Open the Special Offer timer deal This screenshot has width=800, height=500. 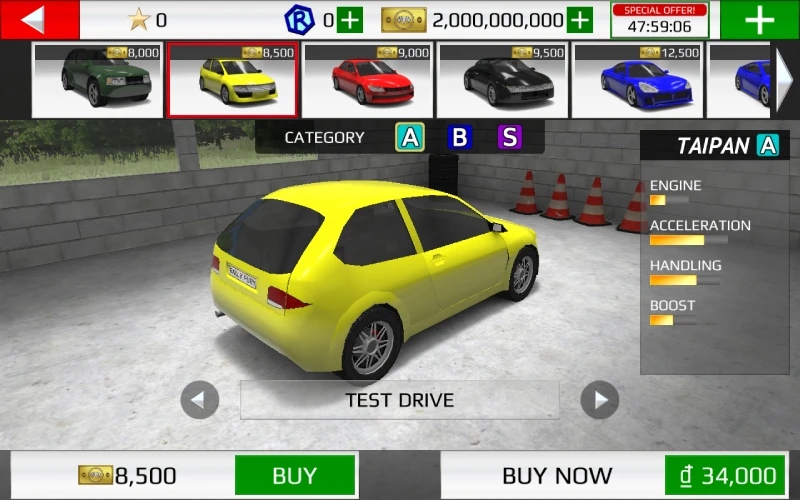pos(659,20)
